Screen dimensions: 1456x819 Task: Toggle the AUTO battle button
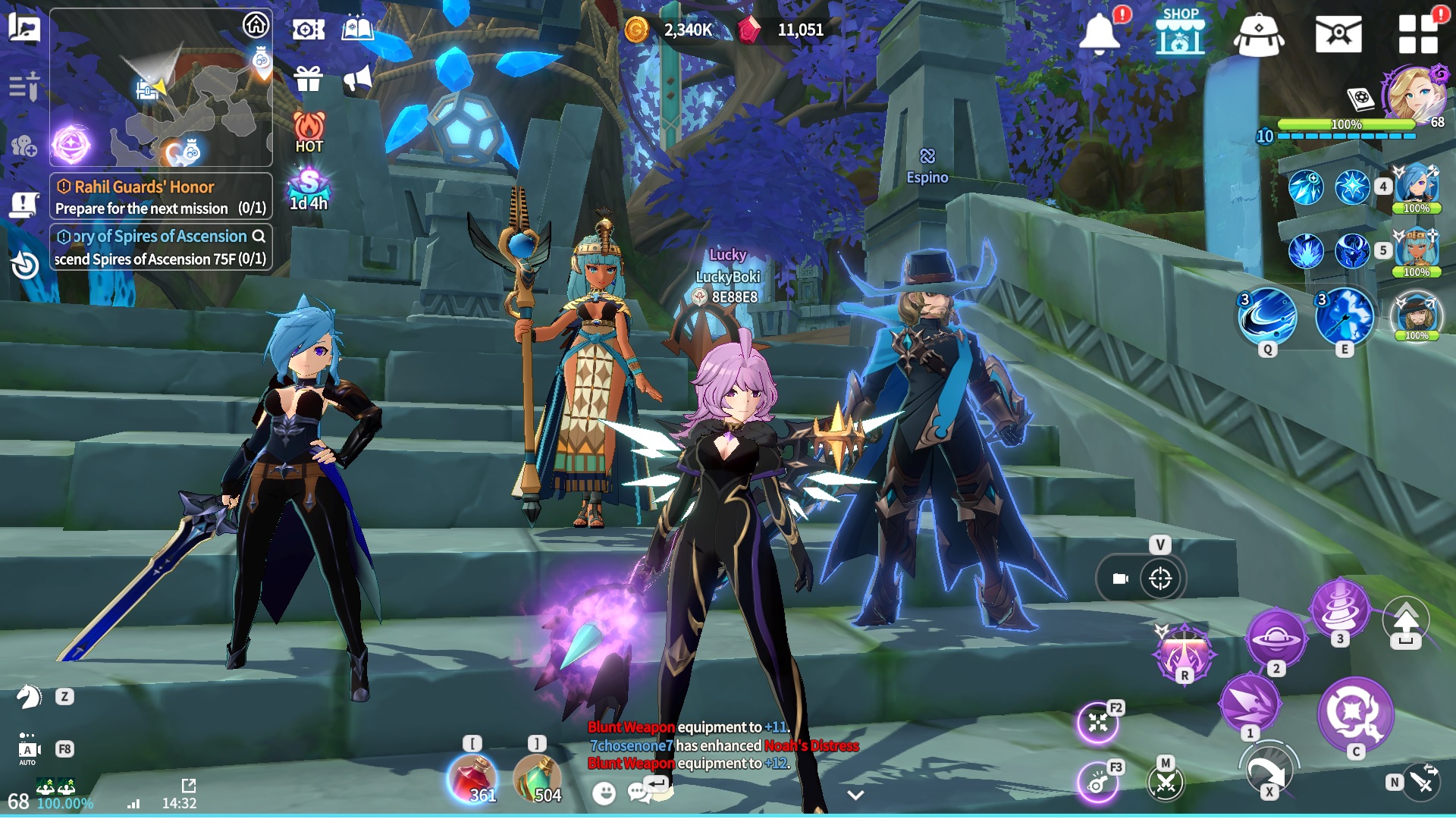click(x=28, y=749)
